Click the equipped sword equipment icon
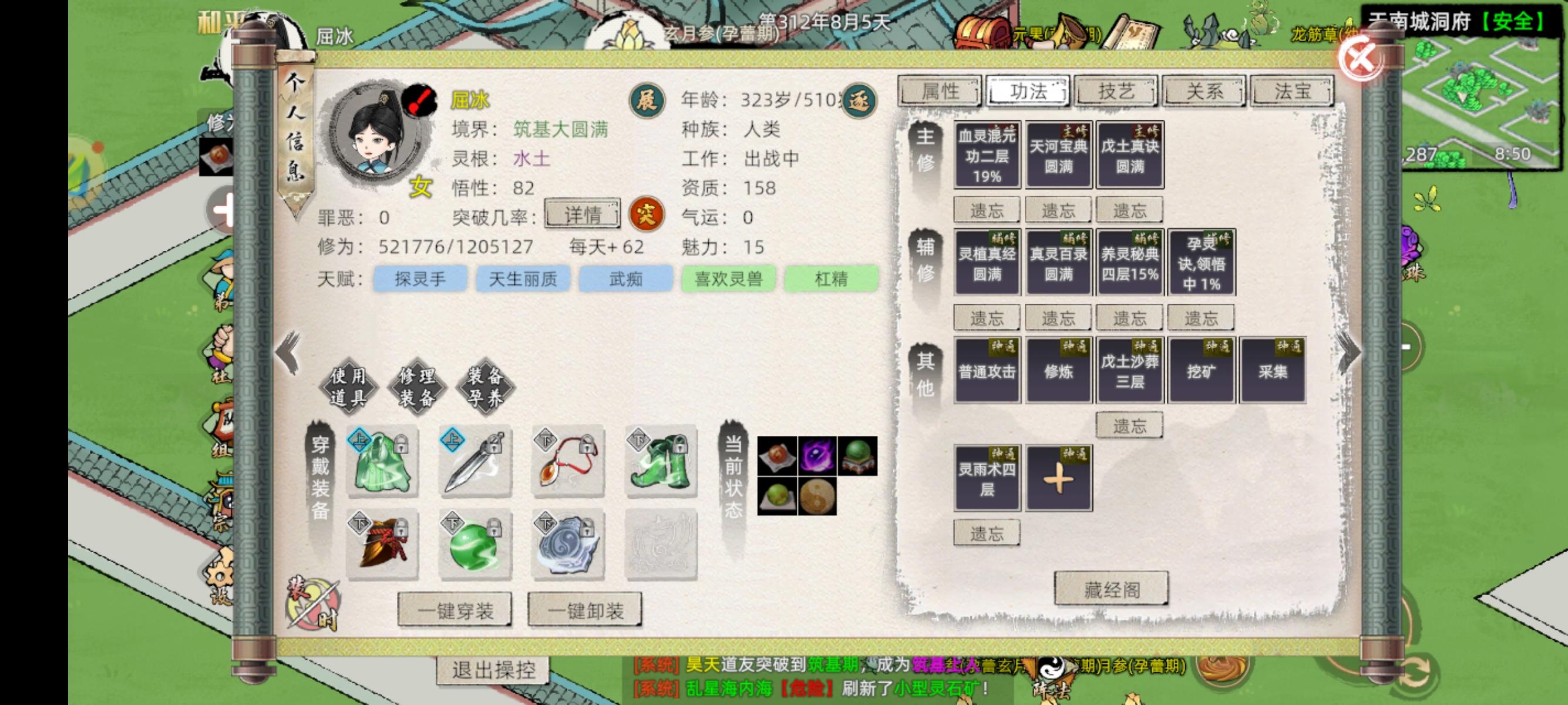Viewport: 1568px width, 705px height. coord(475,463)
